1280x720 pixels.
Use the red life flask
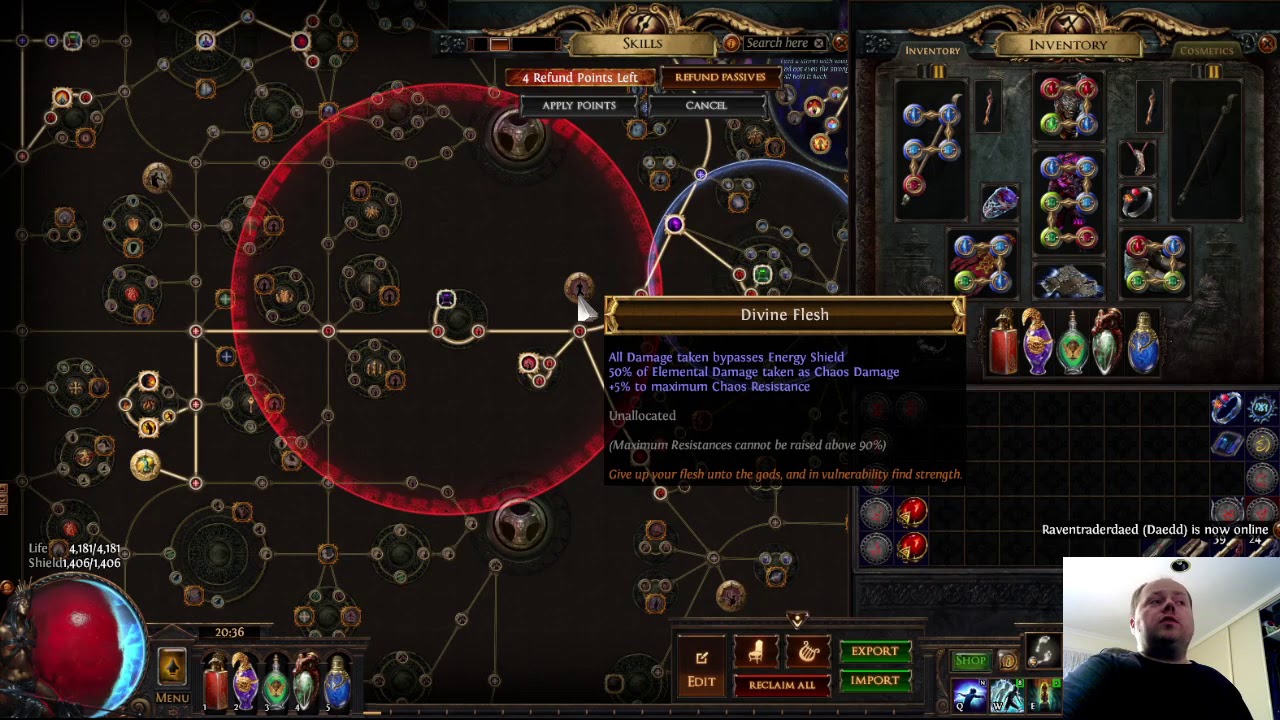click(216, 682)
